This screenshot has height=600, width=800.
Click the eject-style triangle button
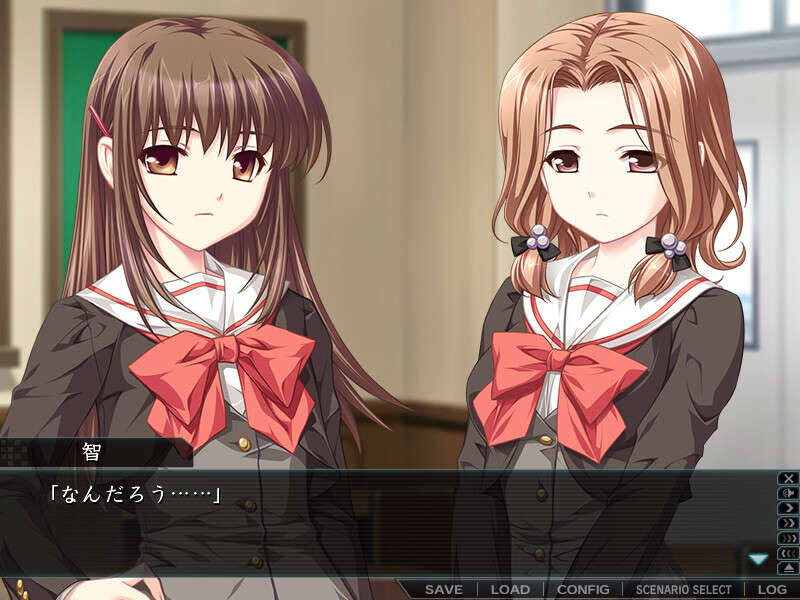pos(788,568)
